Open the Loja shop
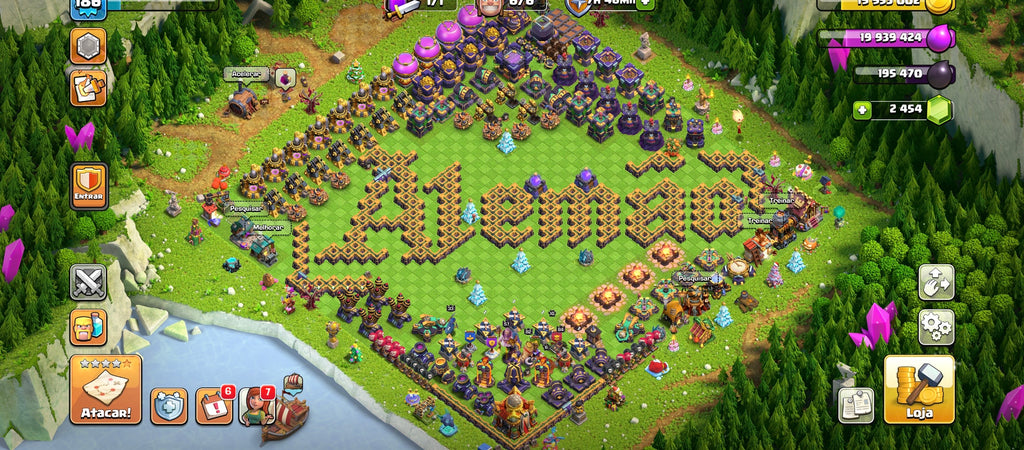This screenshot has height=450, width=1024. (x=919, y=389)
